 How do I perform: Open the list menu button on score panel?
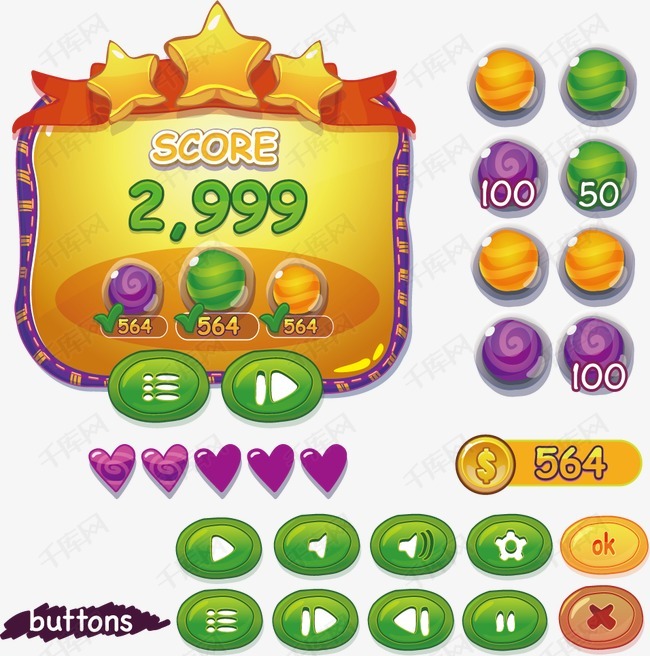pos(159,385)
